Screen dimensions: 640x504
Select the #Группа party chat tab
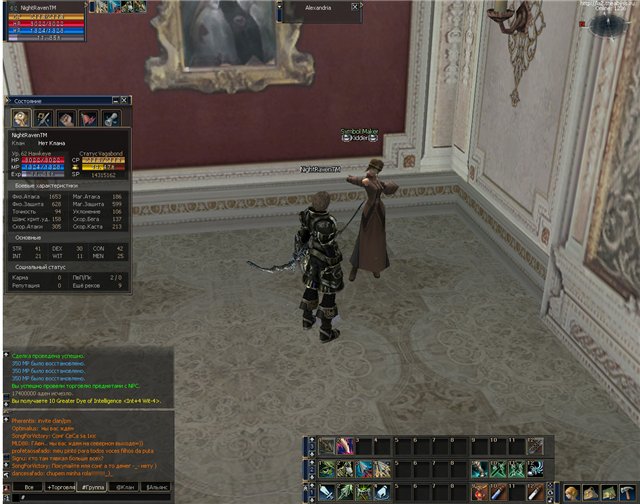(x=97, y=487)
